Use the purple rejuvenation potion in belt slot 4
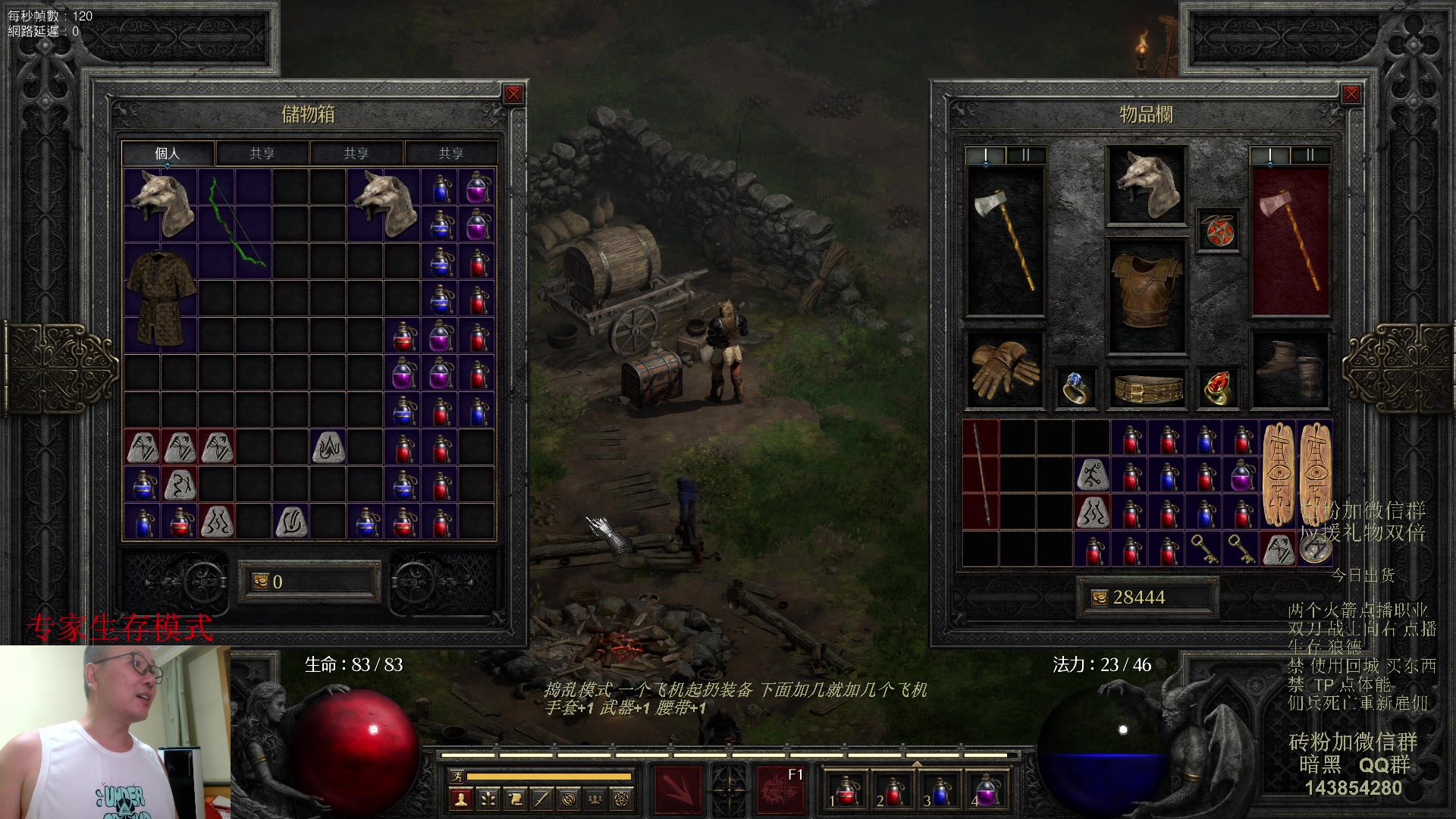Viewport: 1456px width, 819px height. click(x=986, y=791)
